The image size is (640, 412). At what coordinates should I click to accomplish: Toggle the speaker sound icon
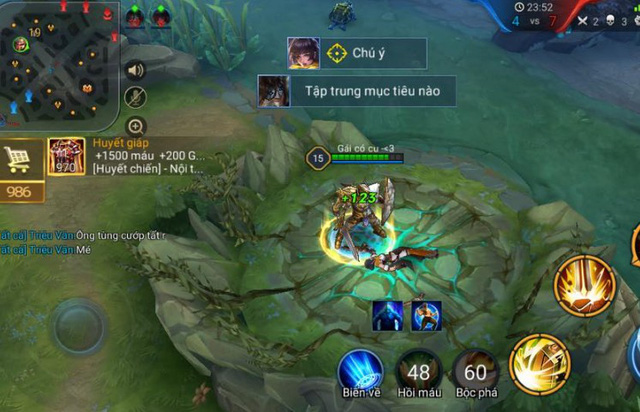pos(136,70)
